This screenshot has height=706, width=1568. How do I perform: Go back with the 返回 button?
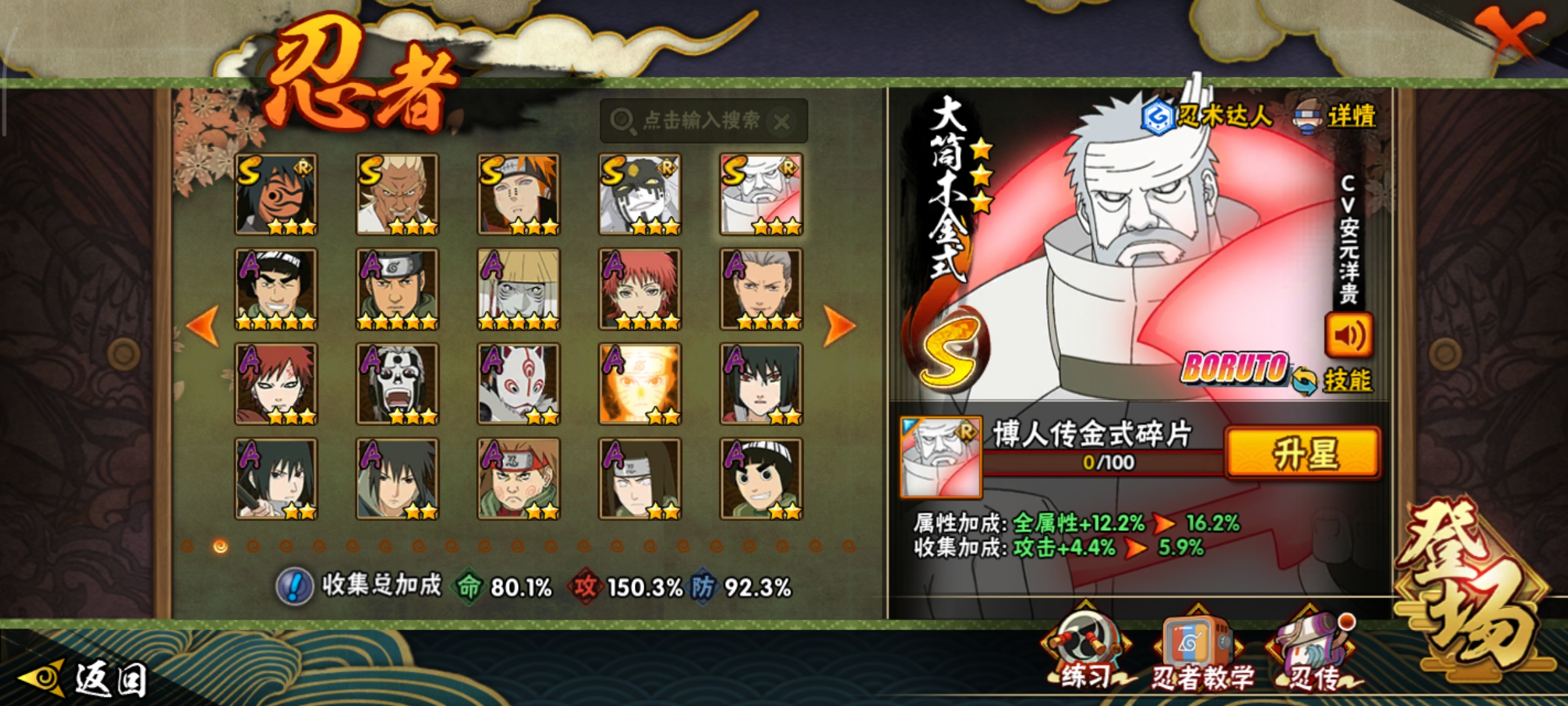pos(85,680)
